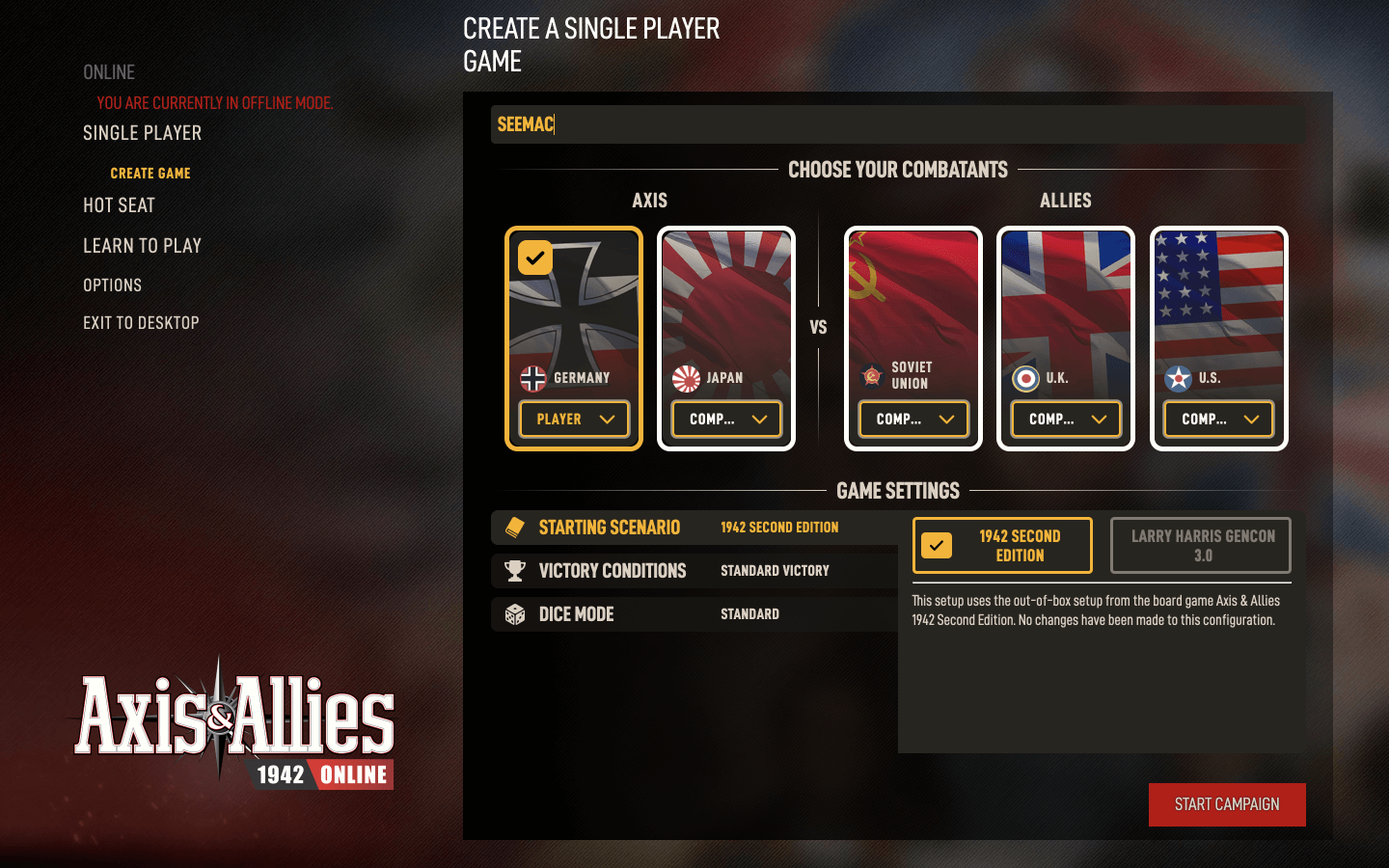This screenshot has height=868, width=1389.
Task: Click Exit to Desktop
Action: (141, 323)
